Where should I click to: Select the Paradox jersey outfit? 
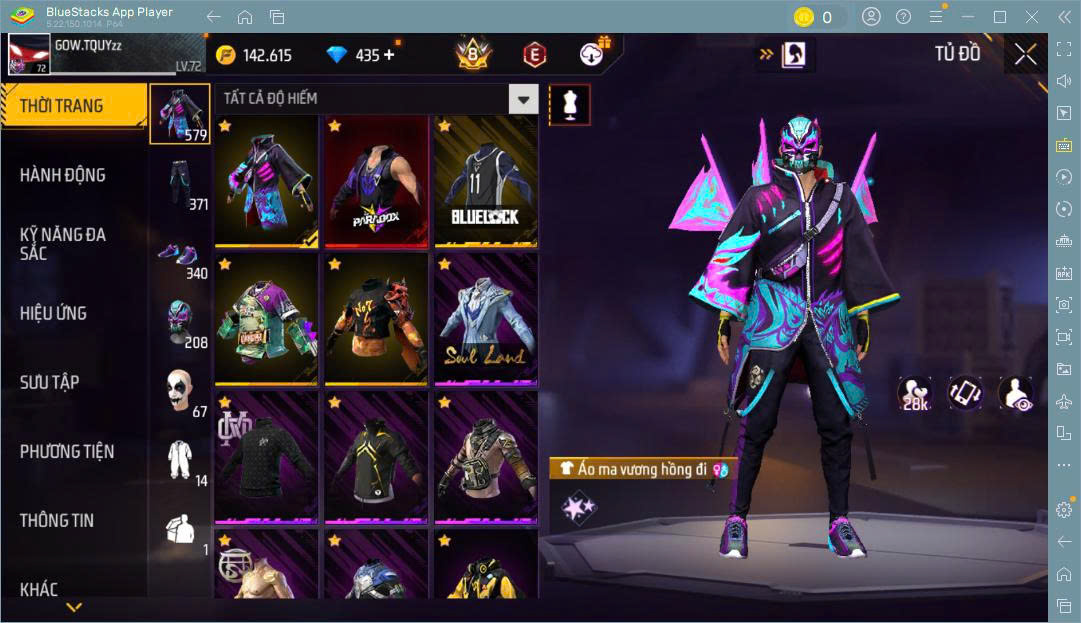(x=376, y=181)
